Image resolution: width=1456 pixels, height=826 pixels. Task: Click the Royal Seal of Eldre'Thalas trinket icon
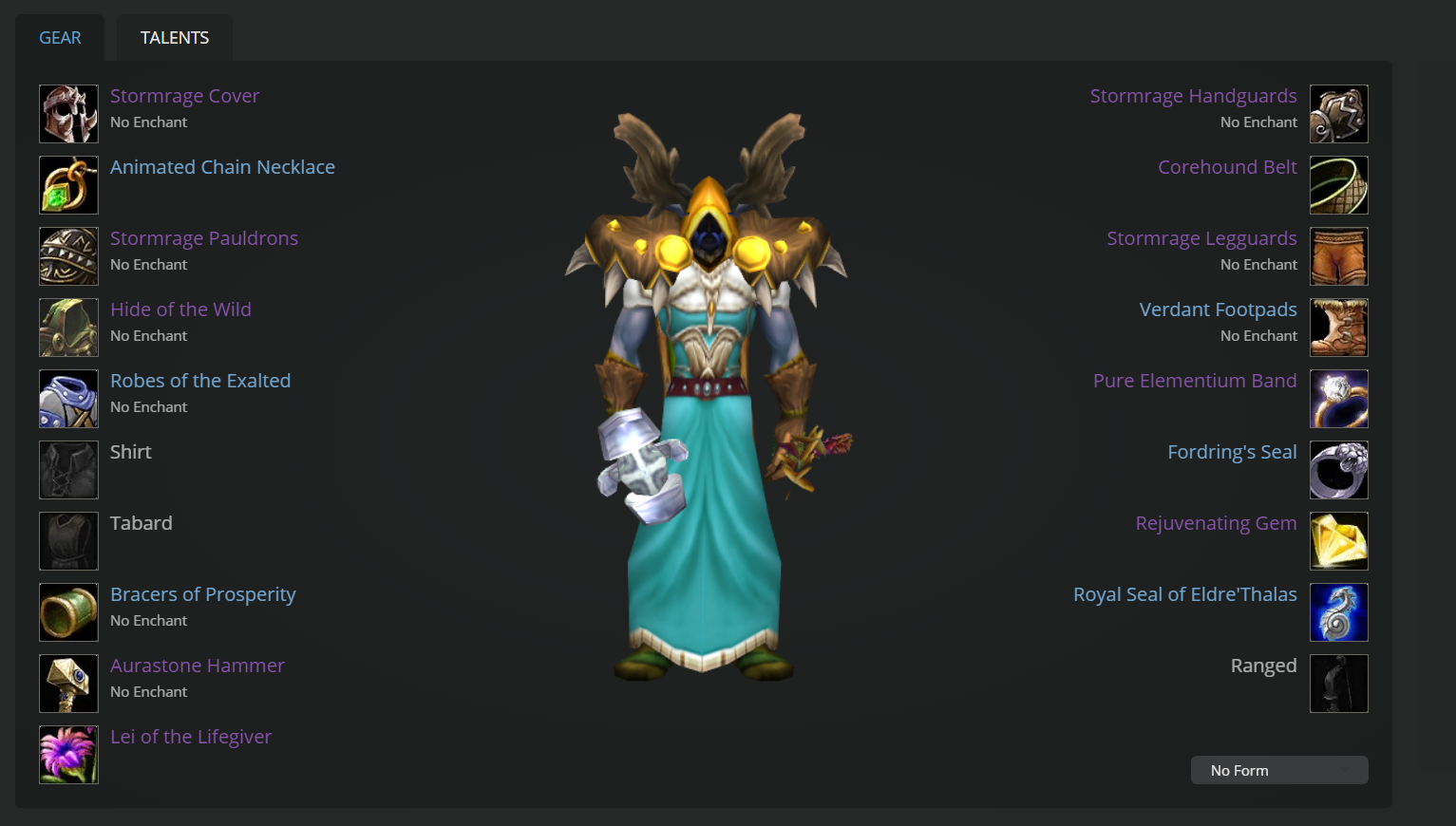[1339, 611]
